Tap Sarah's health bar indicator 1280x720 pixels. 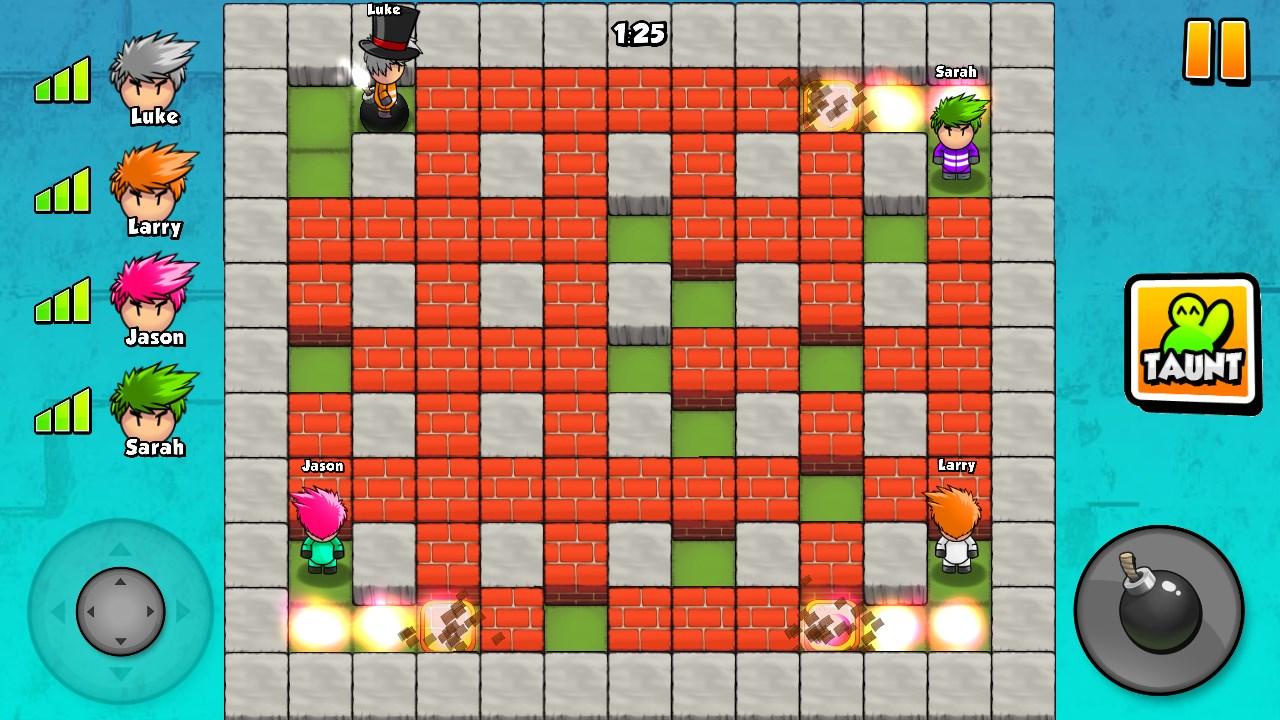(62, 410)
